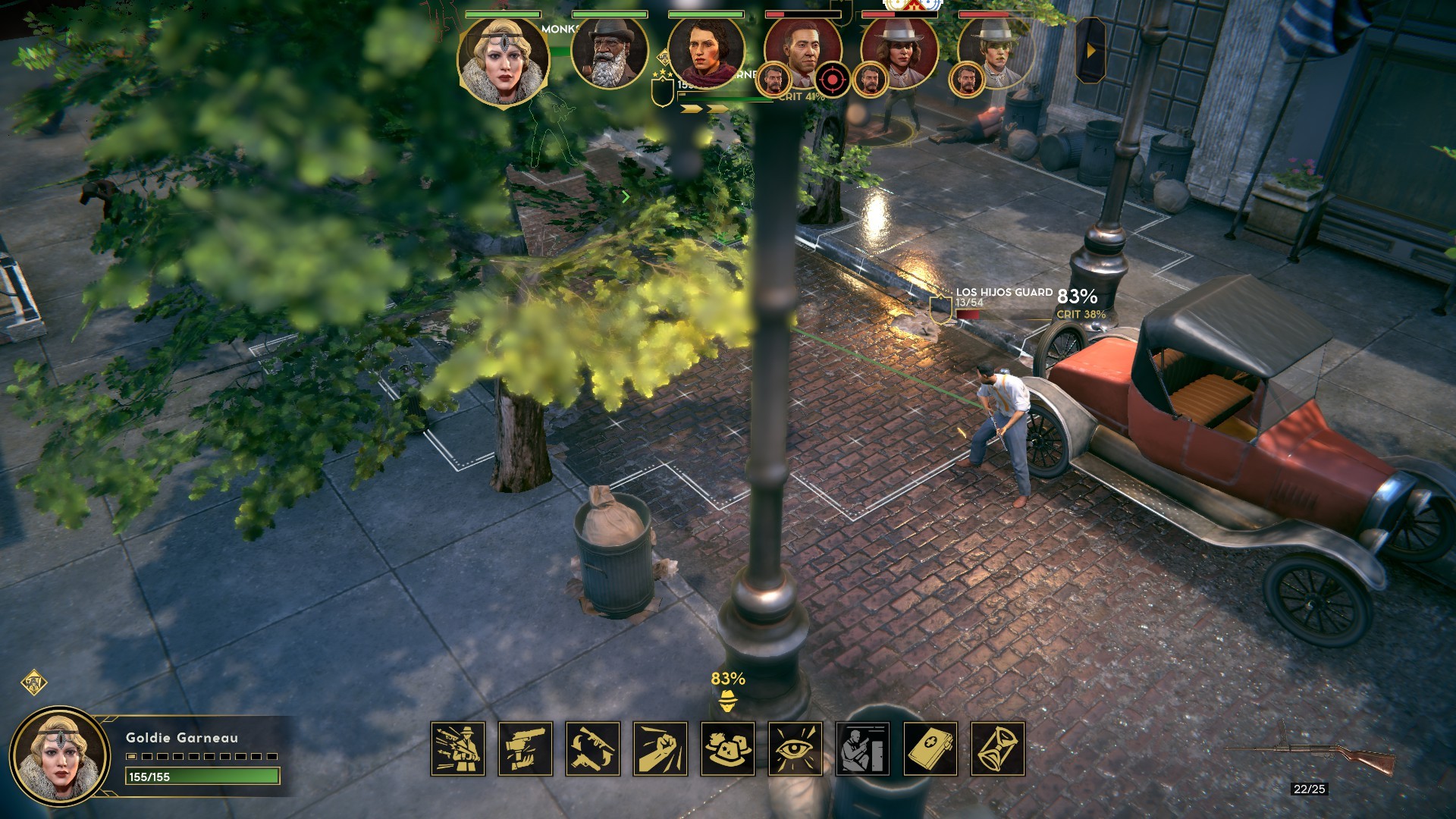Activate the three hats ability icon
The width and height of the screenshot is (1456, 819).
(x=728, y=748)
